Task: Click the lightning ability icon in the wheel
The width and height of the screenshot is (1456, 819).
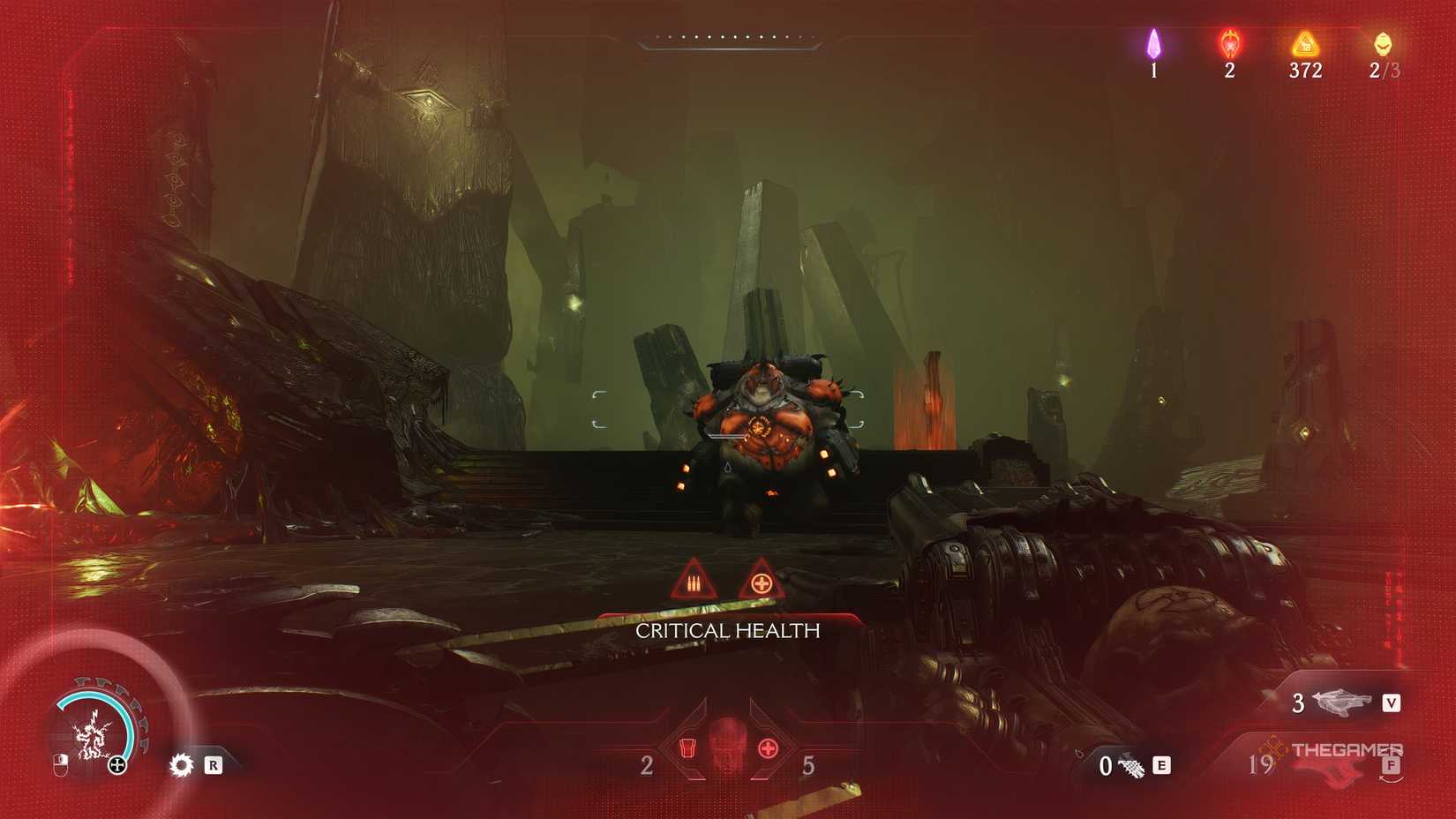Action: click(x=92, y=733)
